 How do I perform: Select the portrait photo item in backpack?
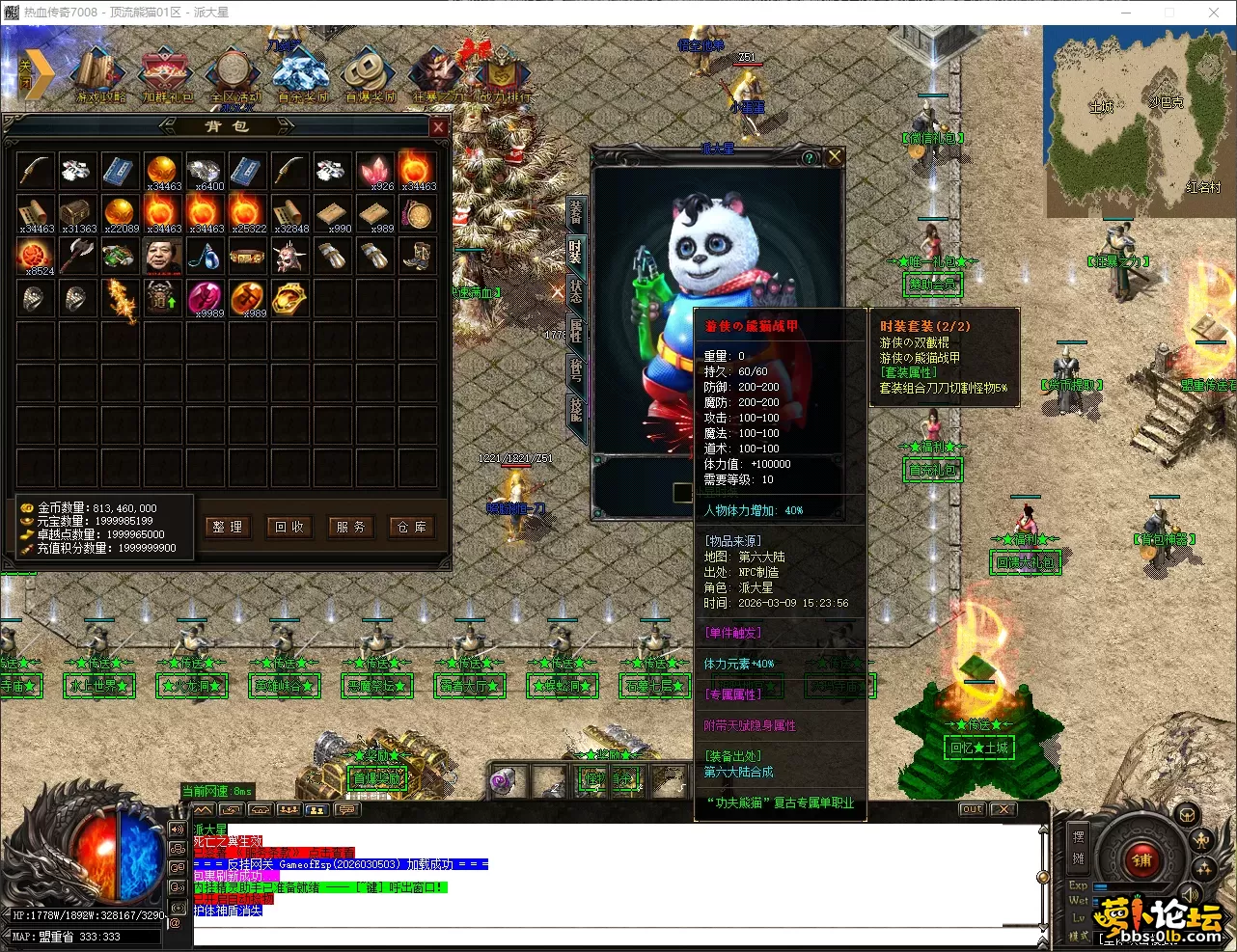[x=162, y=256]
